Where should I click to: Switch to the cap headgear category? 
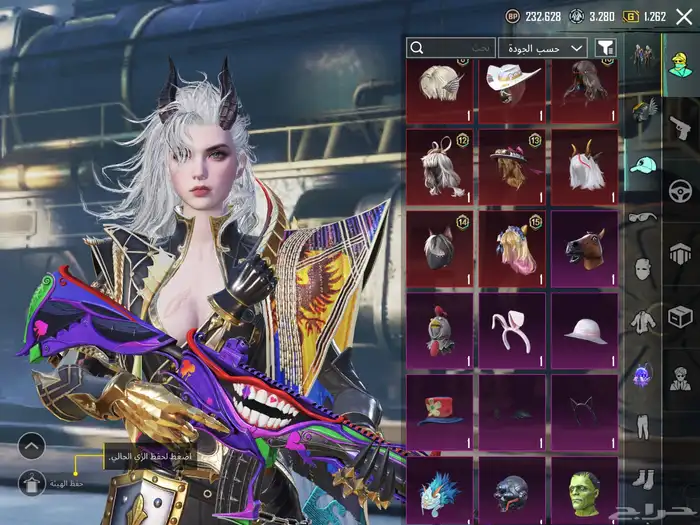click(642, 164)
